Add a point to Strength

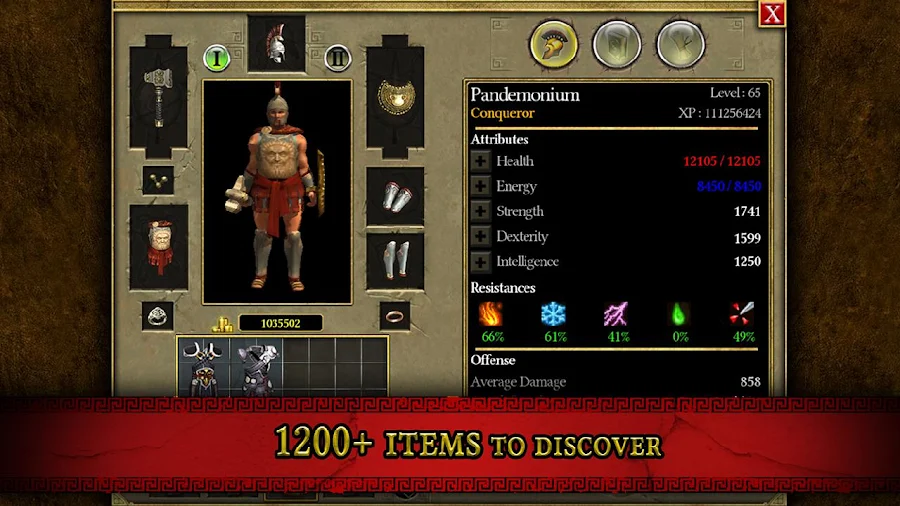(x=481, y=212)
